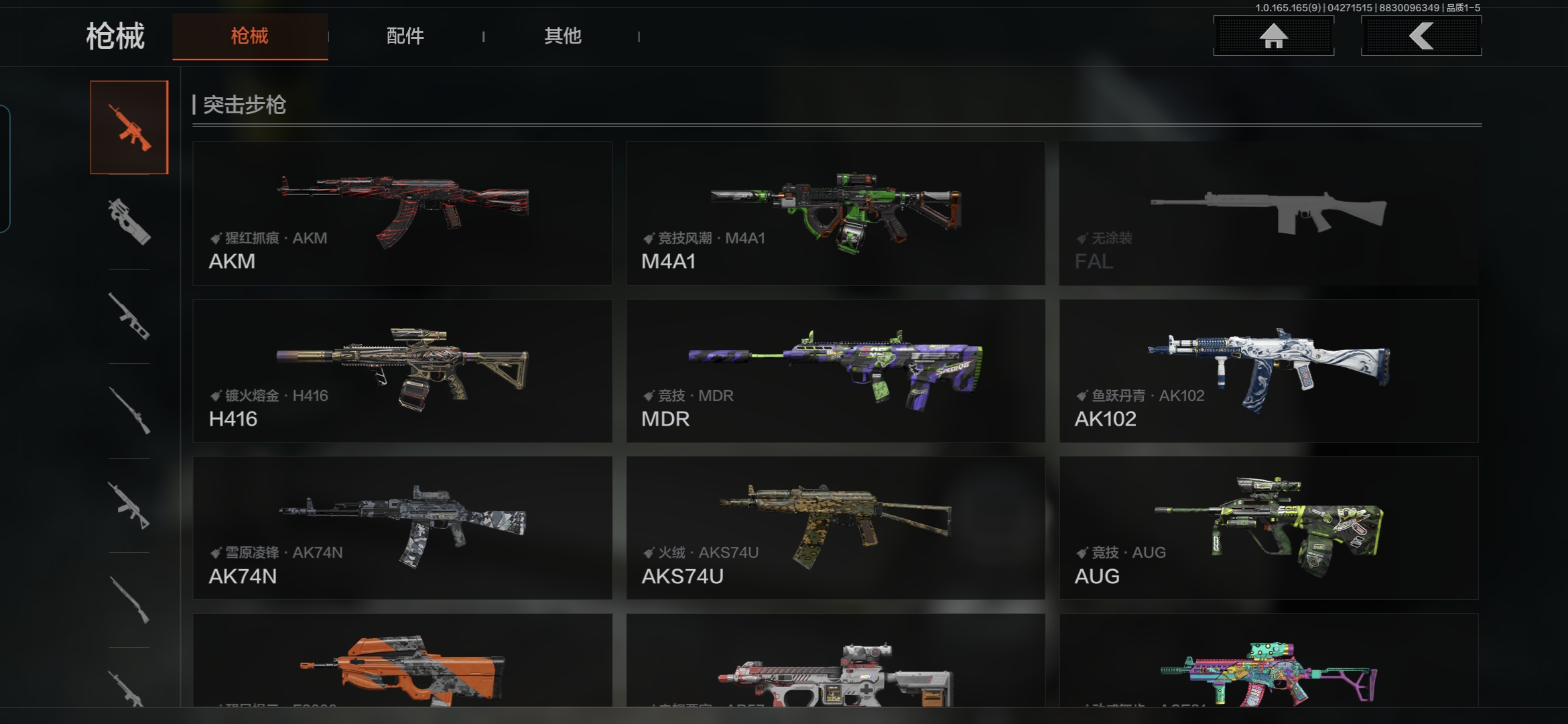Select the purple MDR card
The image size is (1568, 724).
[836, 371]
